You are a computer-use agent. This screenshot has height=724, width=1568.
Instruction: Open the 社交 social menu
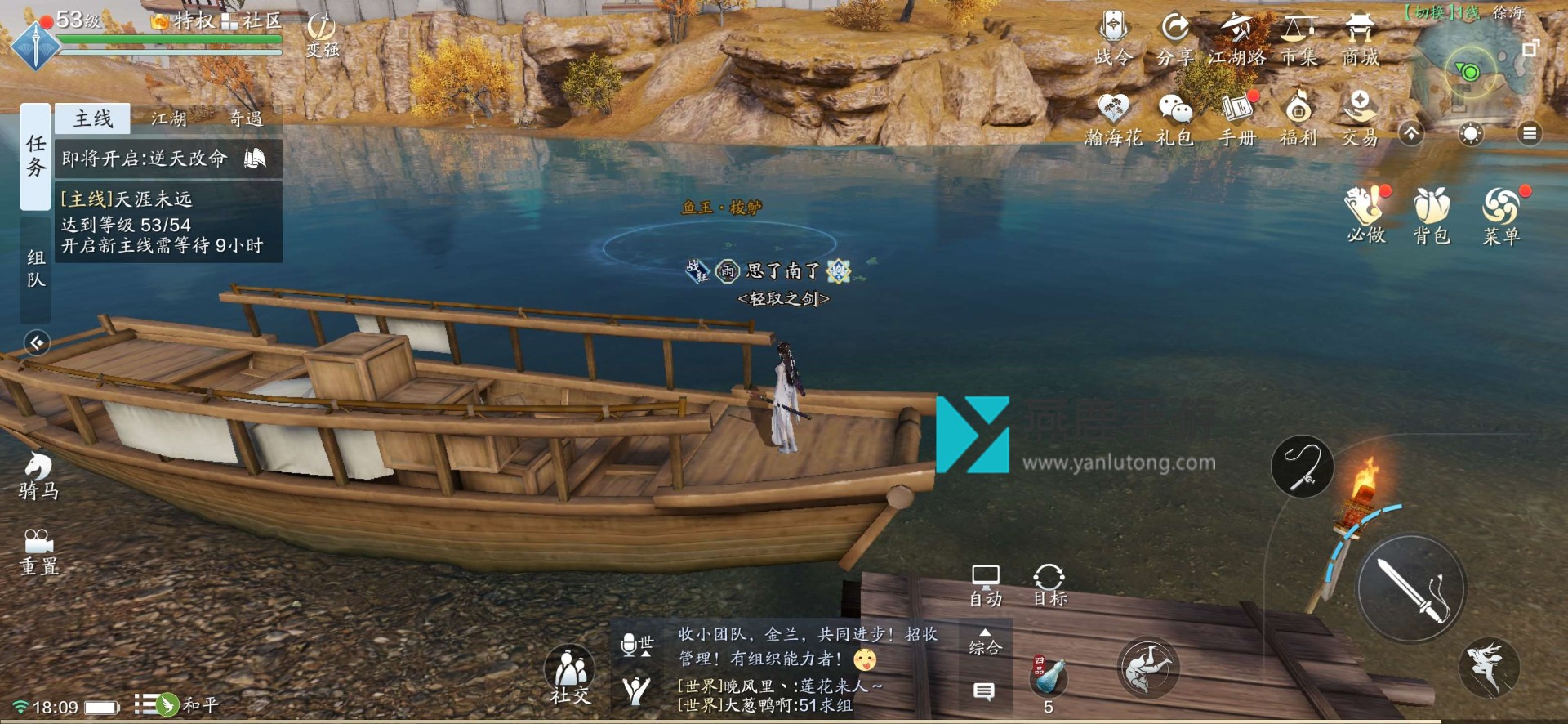click(x=569, y=675)
